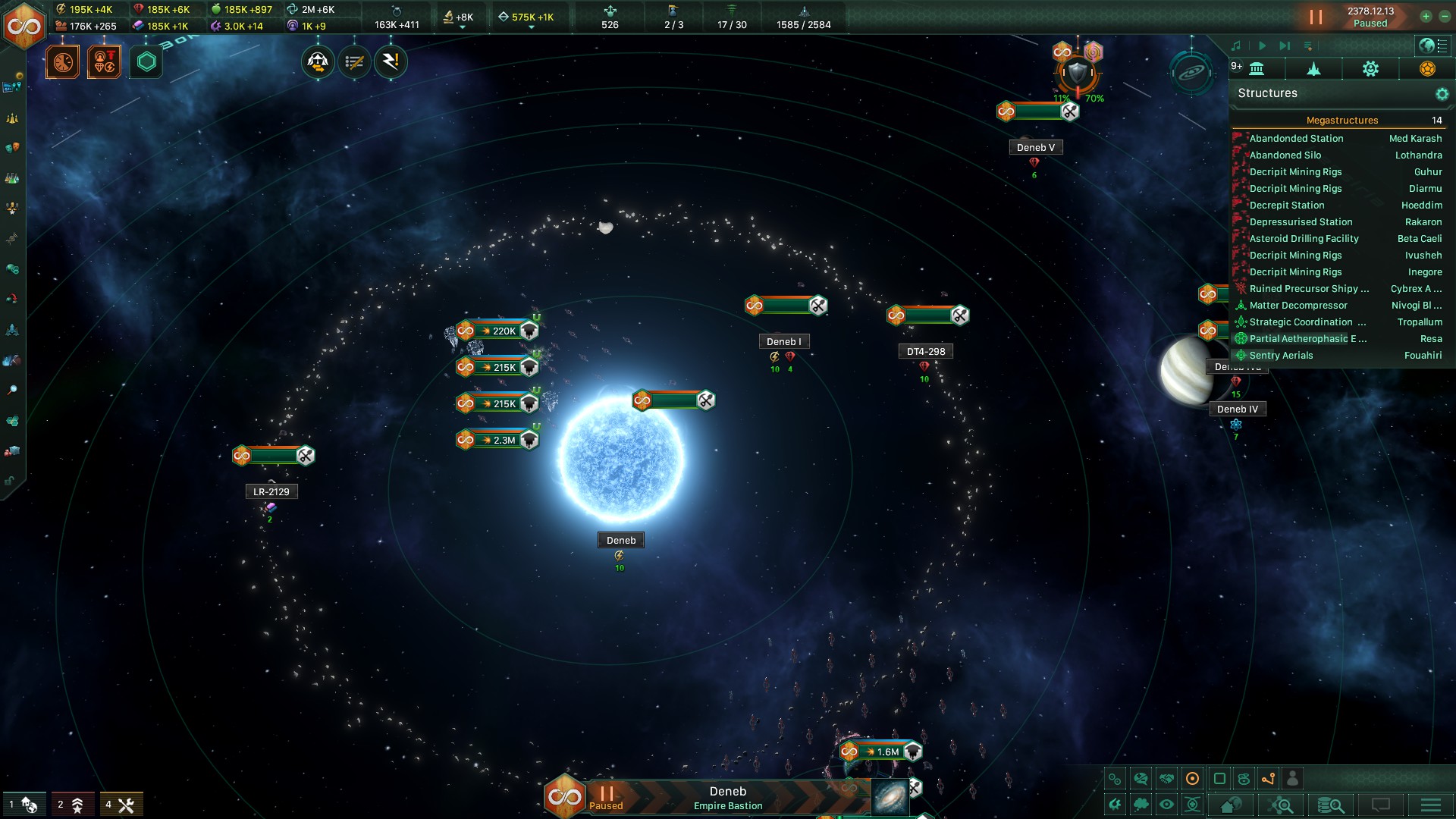This screenshot has width=1456, height=819.
Task: Select the Asteroid Drilling Facility entry
Action: [1304, 239]
